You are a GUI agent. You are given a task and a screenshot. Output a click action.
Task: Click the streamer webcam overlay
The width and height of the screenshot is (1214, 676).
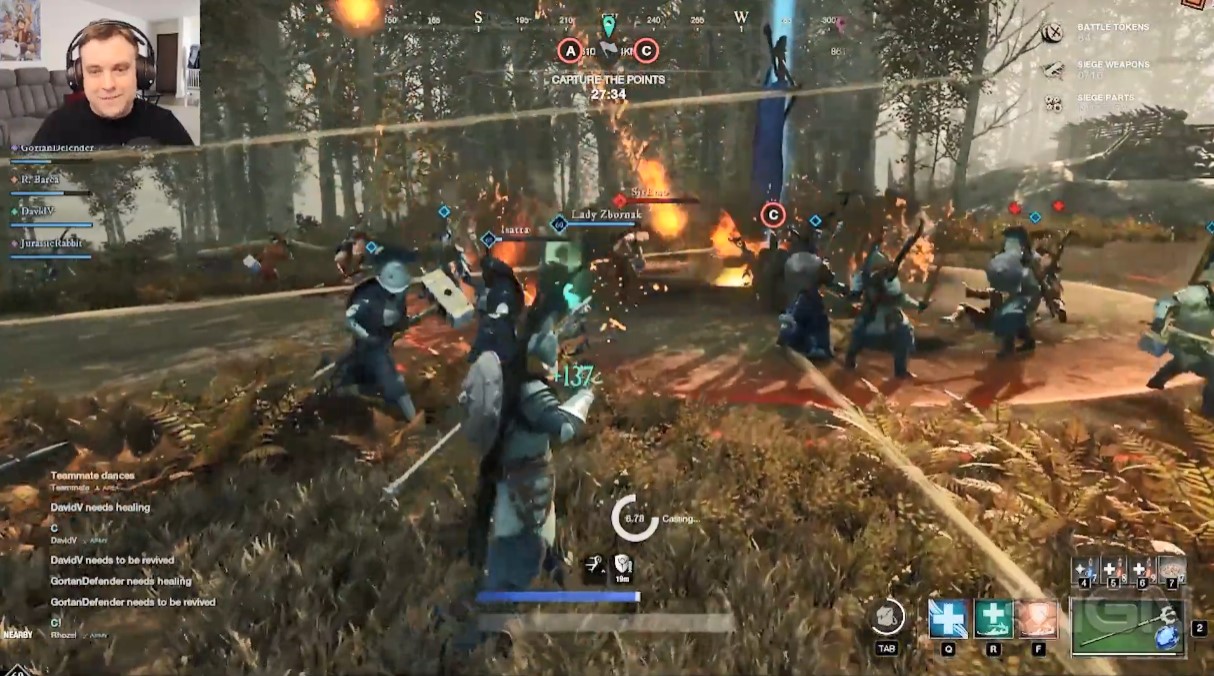point(100,72)
